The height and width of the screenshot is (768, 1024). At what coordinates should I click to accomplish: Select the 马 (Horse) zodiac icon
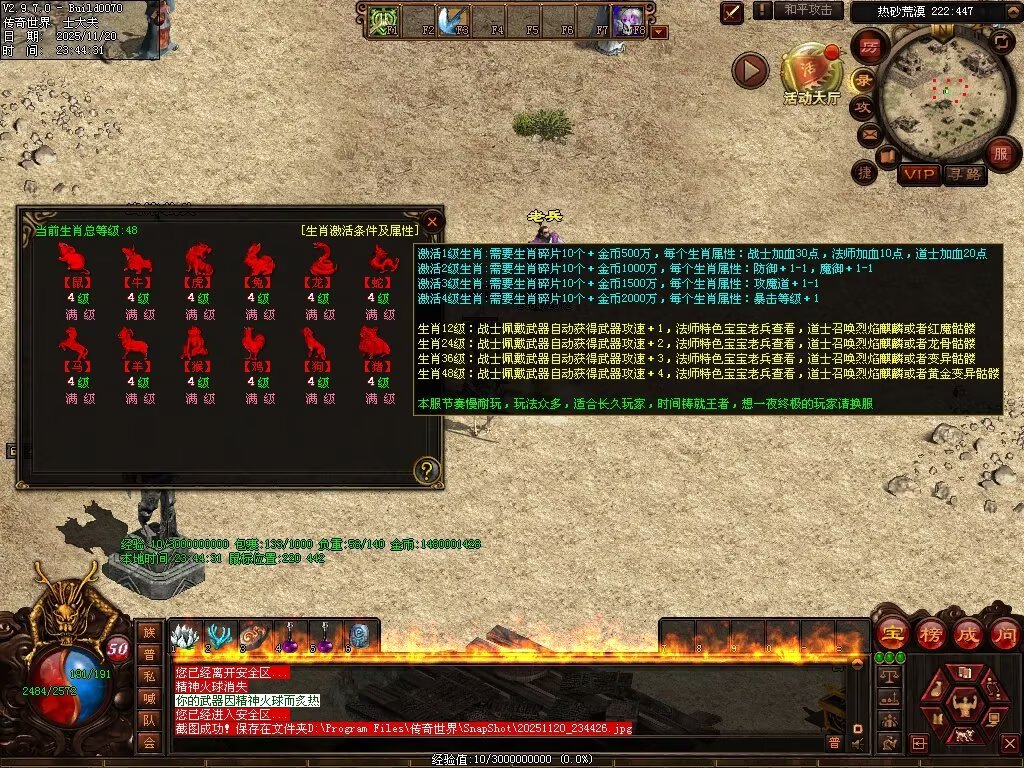(x=72, y=344)
